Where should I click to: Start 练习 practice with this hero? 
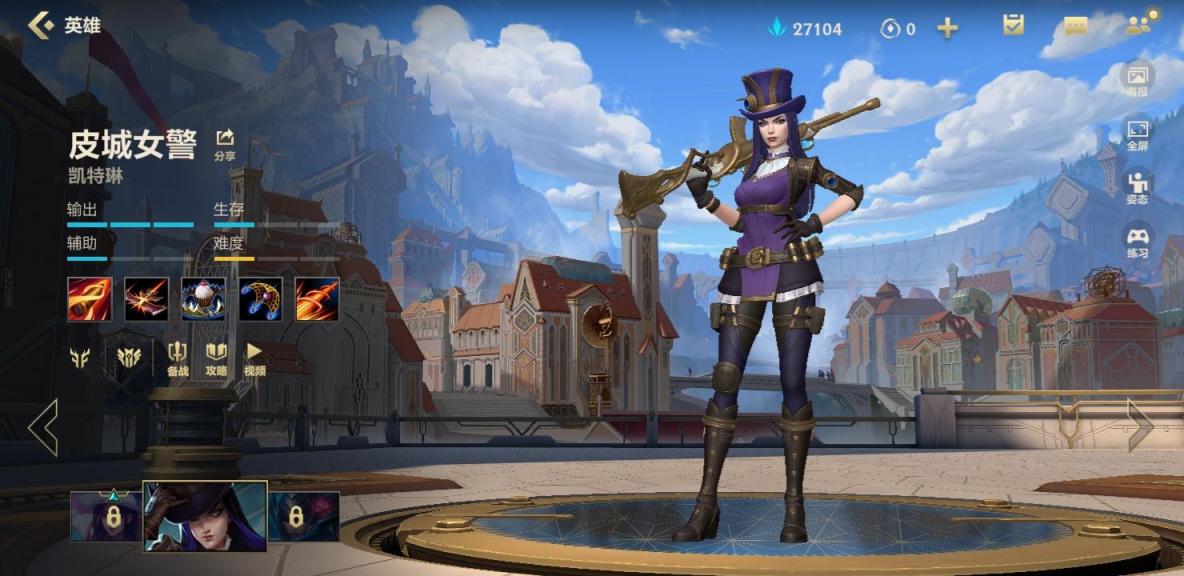[x=1137, y=242]
